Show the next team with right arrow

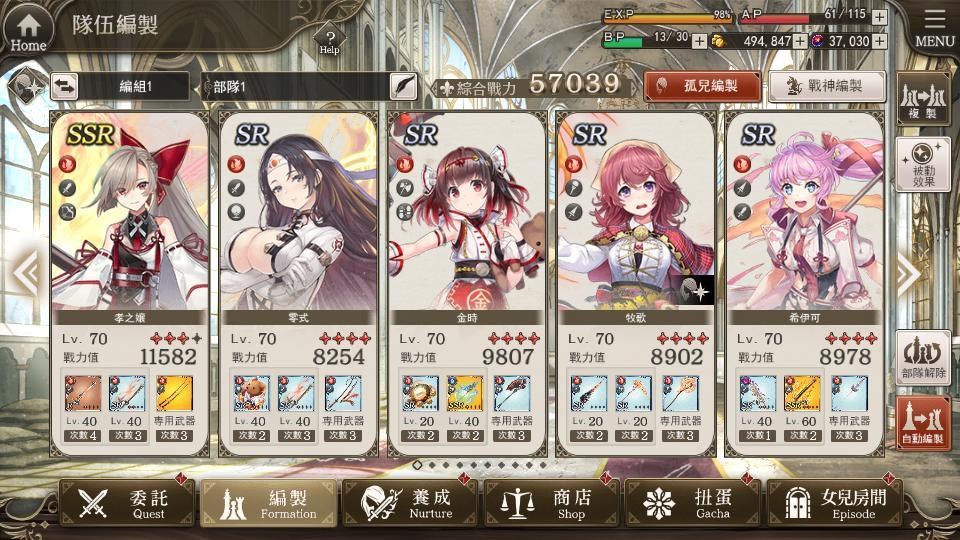point(907,274)
